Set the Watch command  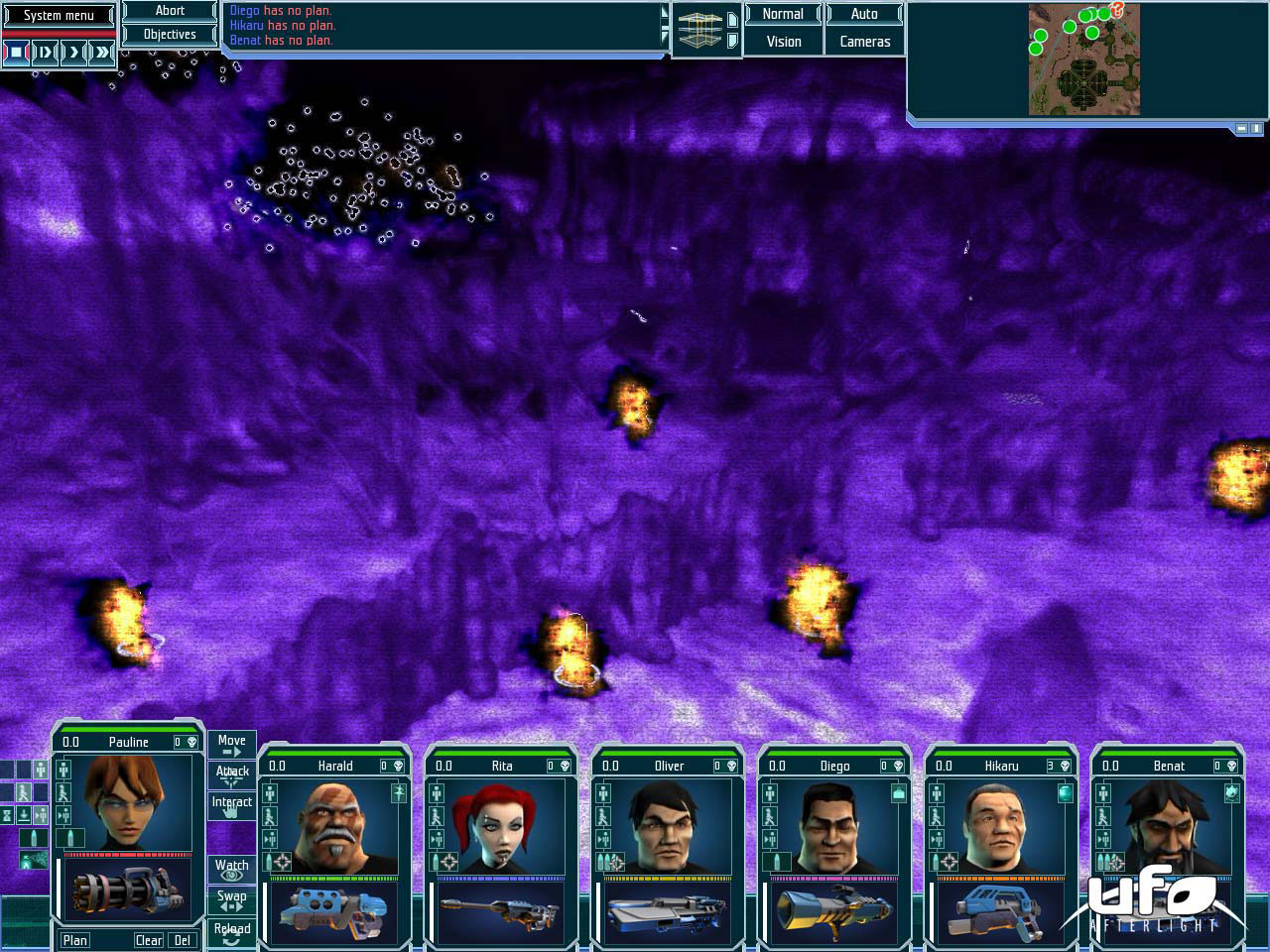click(231, 869)
